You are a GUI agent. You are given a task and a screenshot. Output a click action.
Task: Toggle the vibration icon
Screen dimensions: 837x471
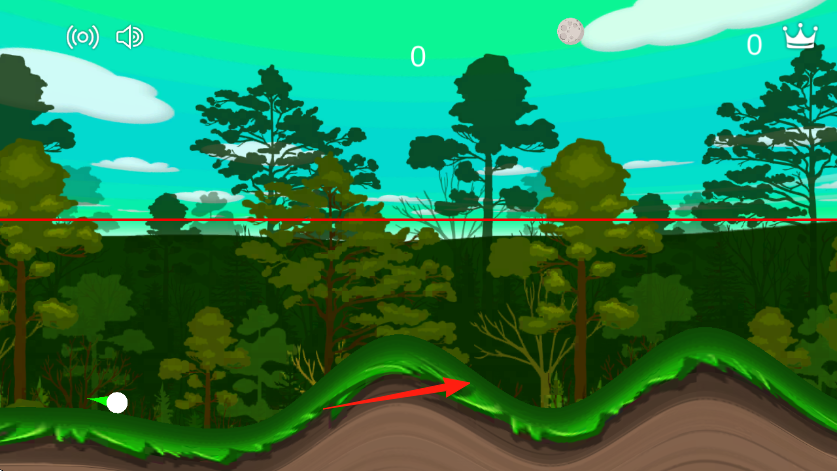coord(82,38)
